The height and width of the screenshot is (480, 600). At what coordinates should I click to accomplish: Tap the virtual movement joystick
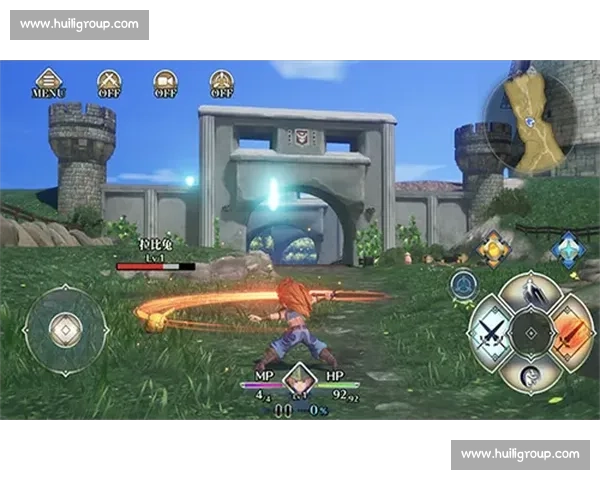tap(66, 330)
